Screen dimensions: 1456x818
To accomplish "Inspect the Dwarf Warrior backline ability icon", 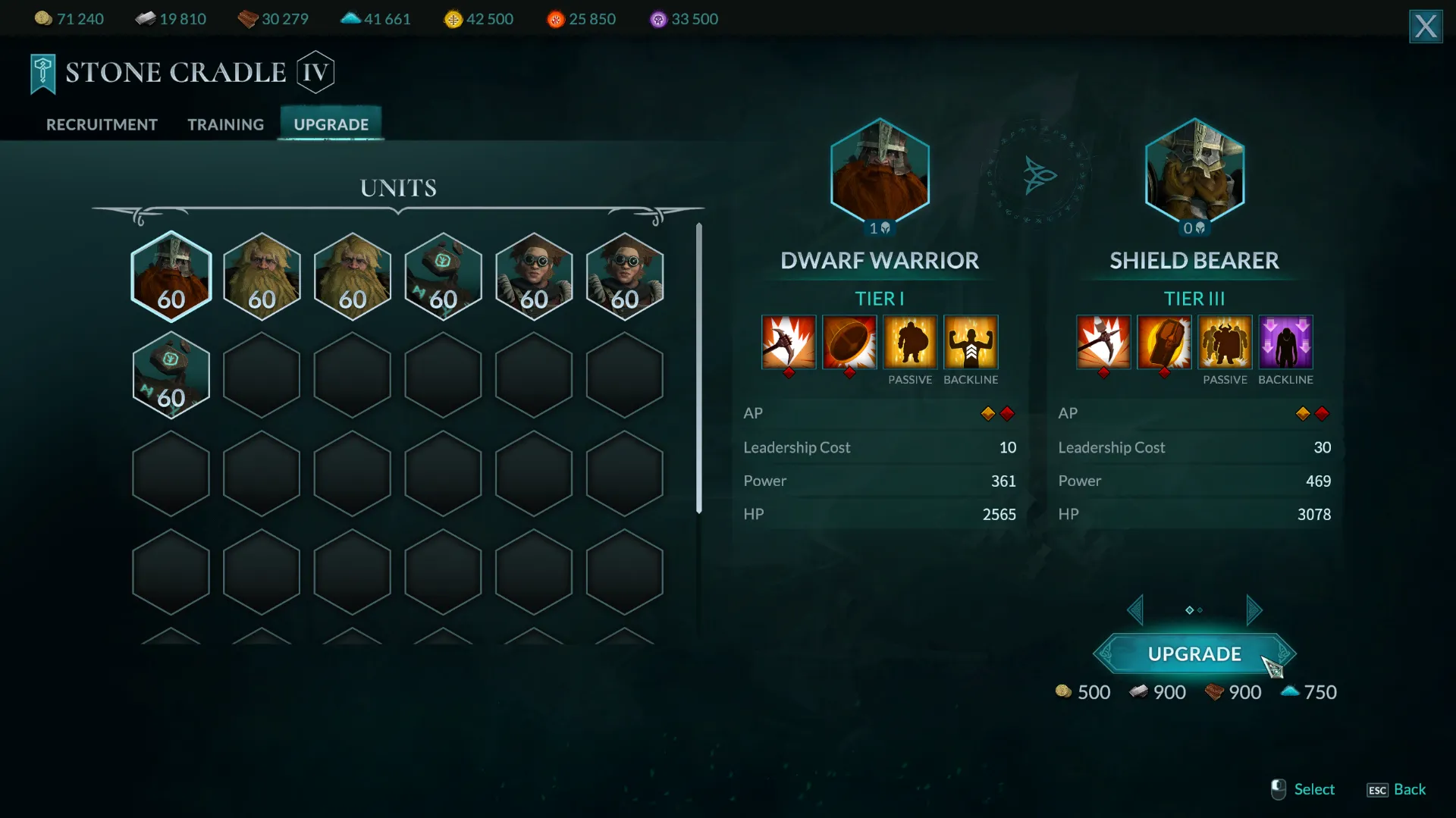I will coord(971,343).
